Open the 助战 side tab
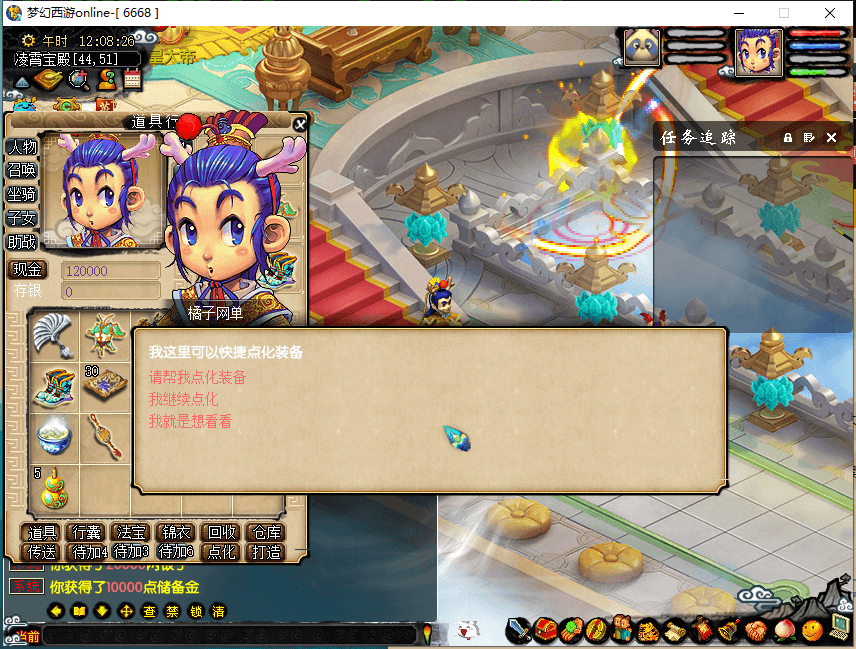Image resolution: width=856 pixels, height=649 pixels. tap(22, 241)
